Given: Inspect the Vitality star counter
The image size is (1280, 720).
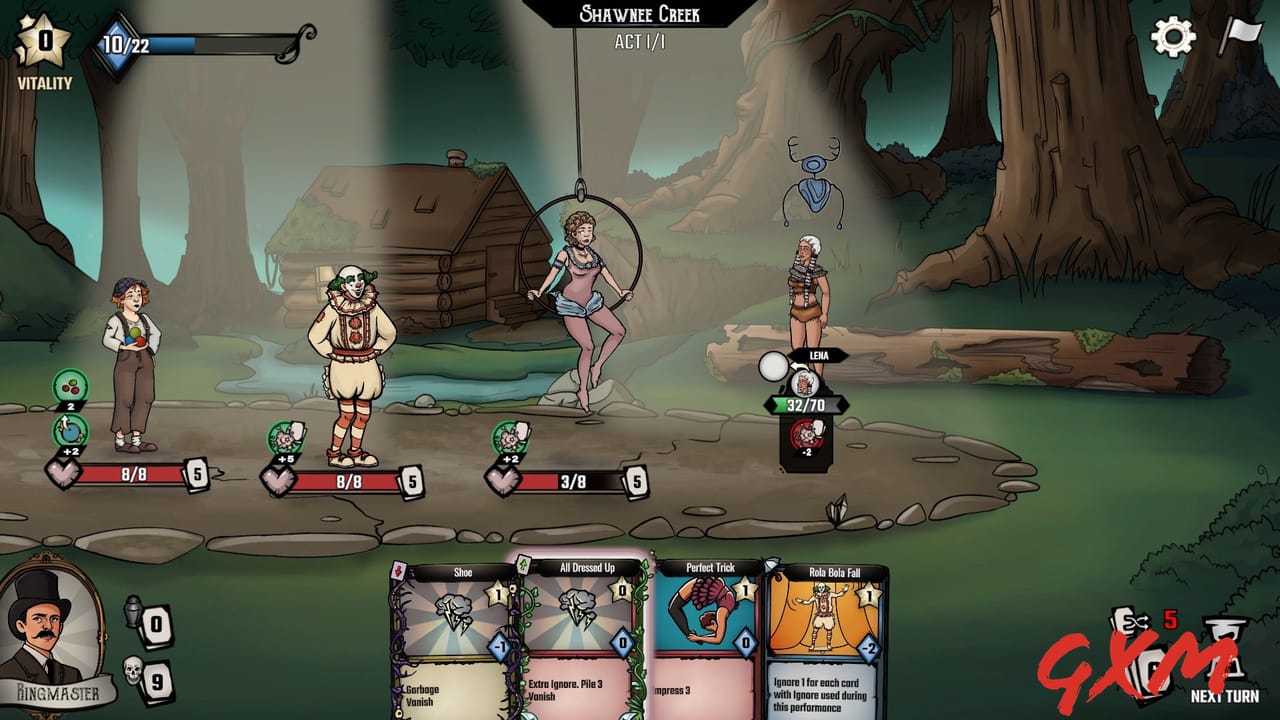Looking at the screenshot, I should [x=42, y=42].
